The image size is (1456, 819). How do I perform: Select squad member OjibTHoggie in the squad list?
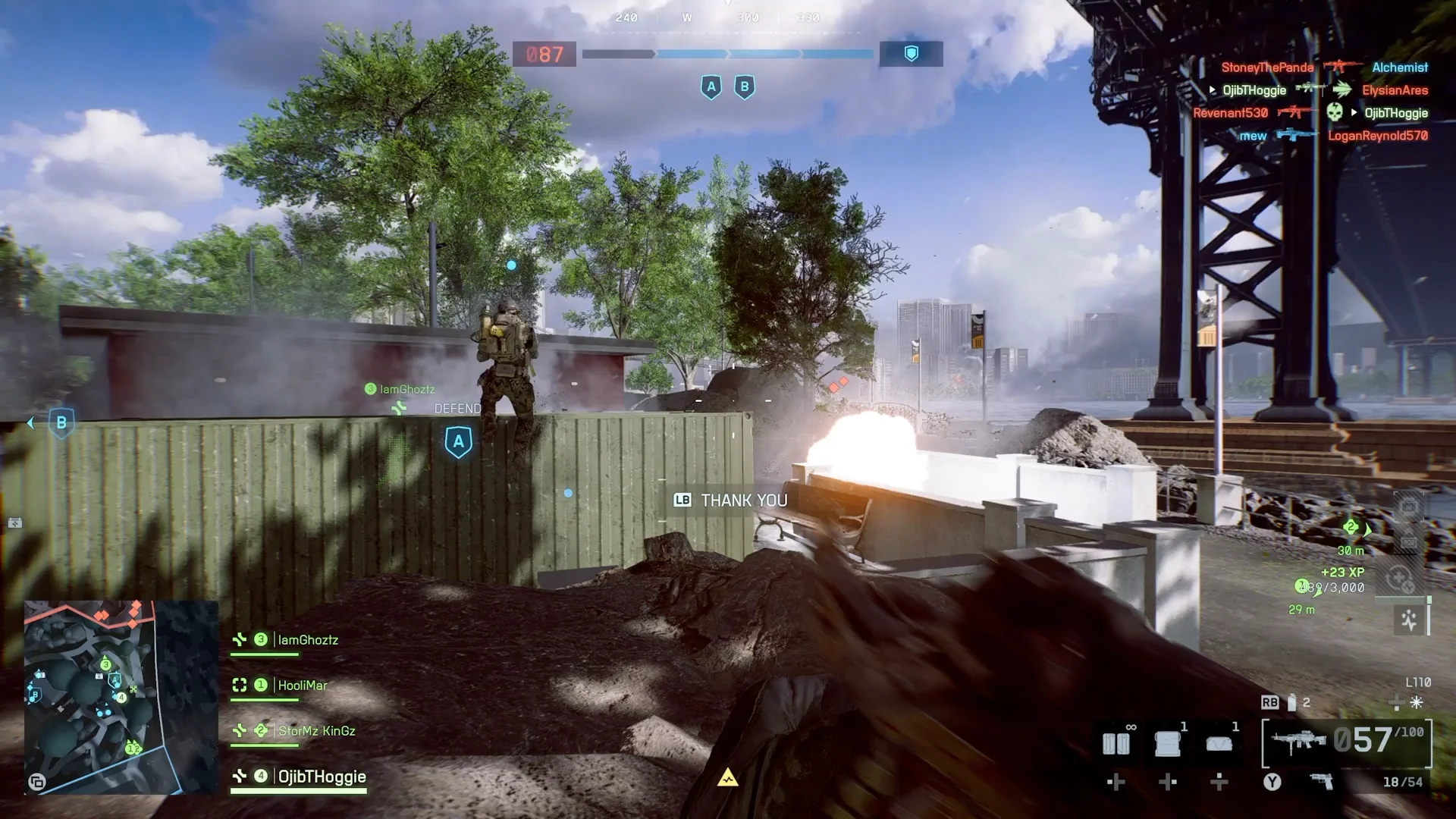click(x=322, y=777)
